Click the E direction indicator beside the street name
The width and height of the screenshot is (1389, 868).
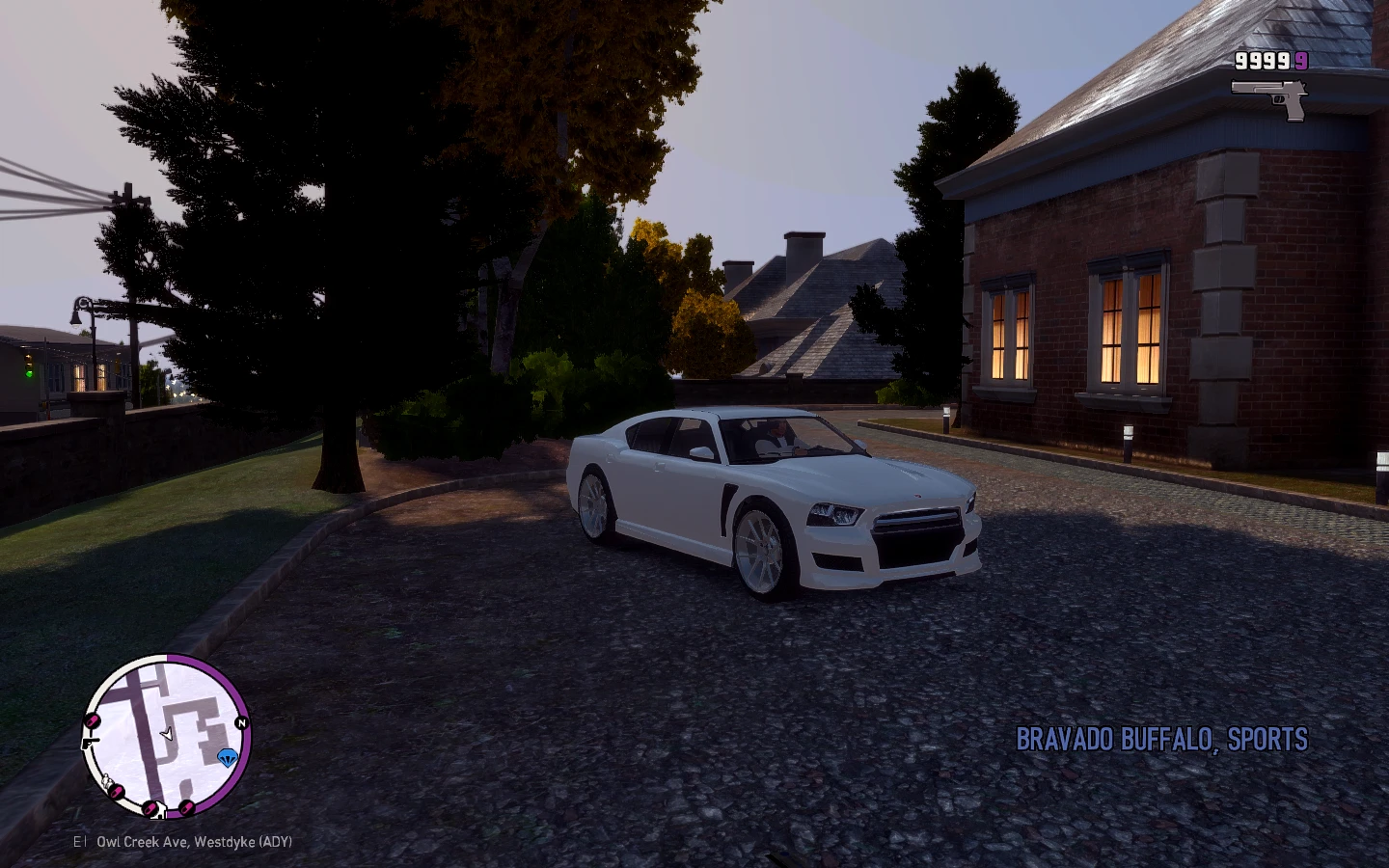77,841
